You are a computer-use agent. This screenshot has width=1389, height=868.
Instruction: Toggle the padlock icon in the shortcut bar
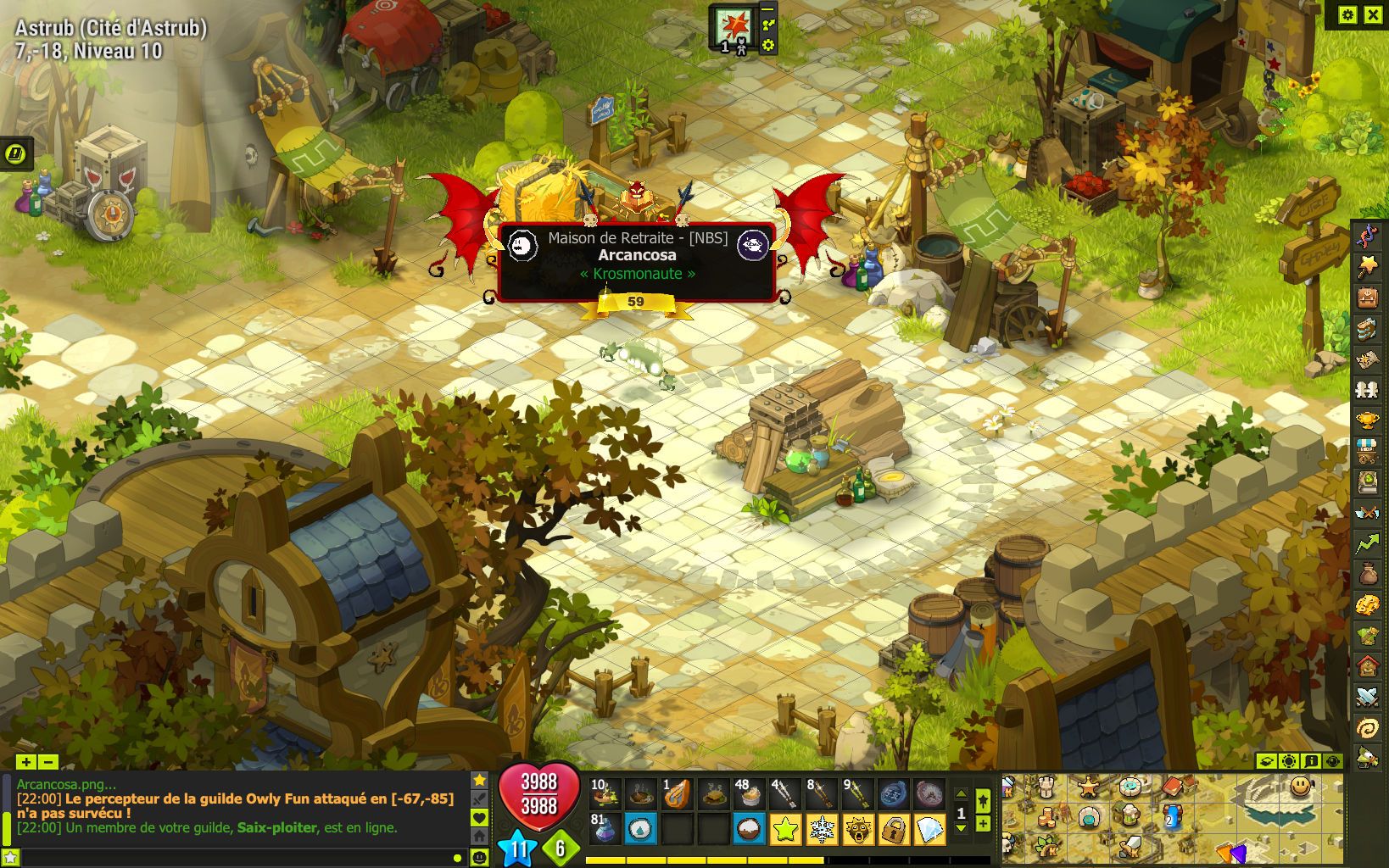(x=894, y=829)
